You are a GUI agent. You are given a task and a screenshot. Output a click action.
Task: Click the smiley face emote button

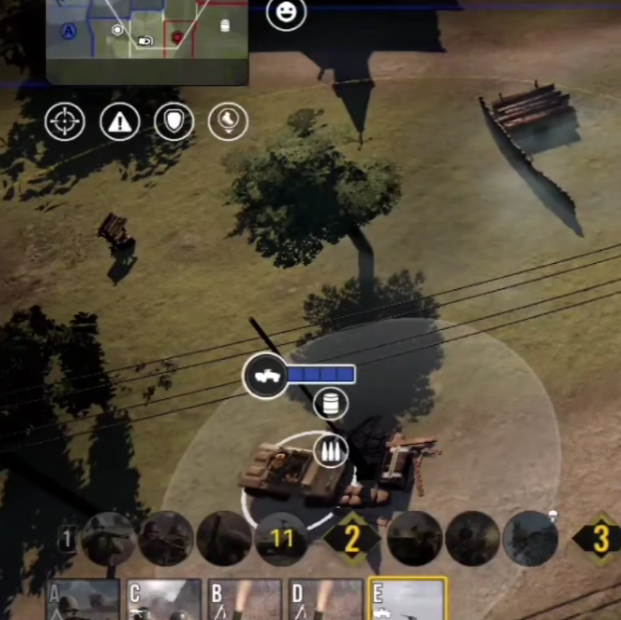coord(286,14)
